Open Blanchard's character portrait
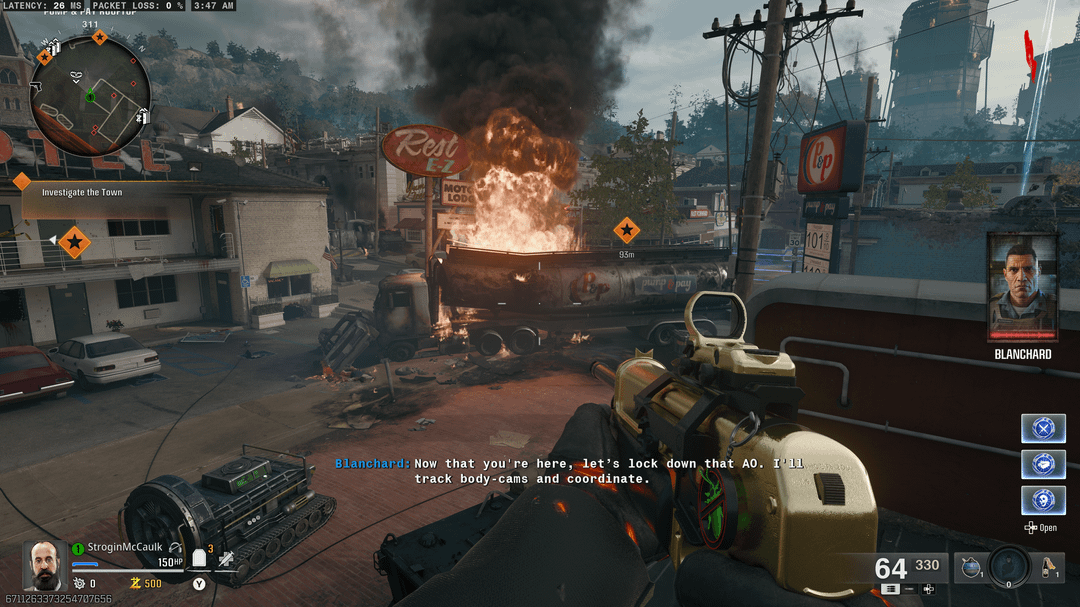The height and width of the screenshot is (607, 1080). (1022, 287)
